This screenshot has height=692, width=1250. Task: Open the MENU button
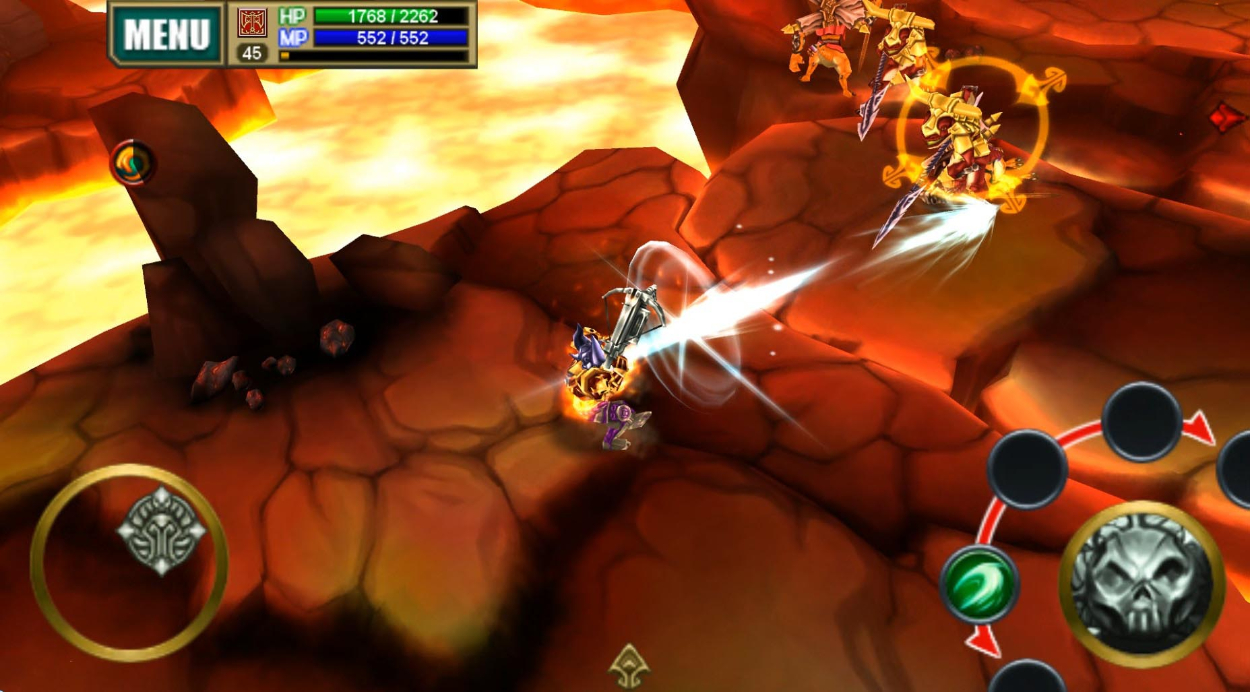[x=167, y=35]
